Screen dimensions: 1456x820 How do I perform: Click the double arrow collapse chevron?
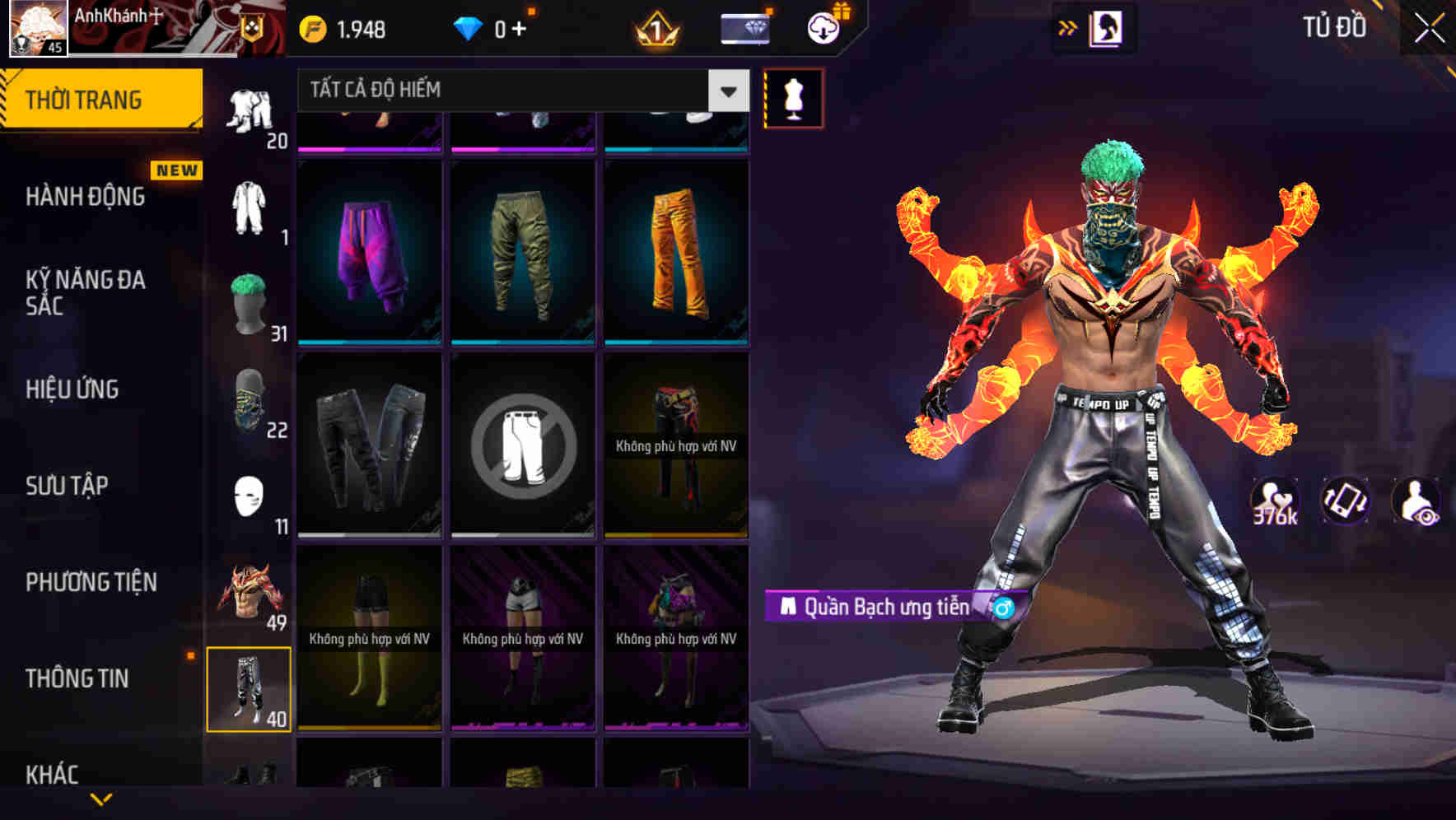pyautogui.click(x=1068, y=27)
